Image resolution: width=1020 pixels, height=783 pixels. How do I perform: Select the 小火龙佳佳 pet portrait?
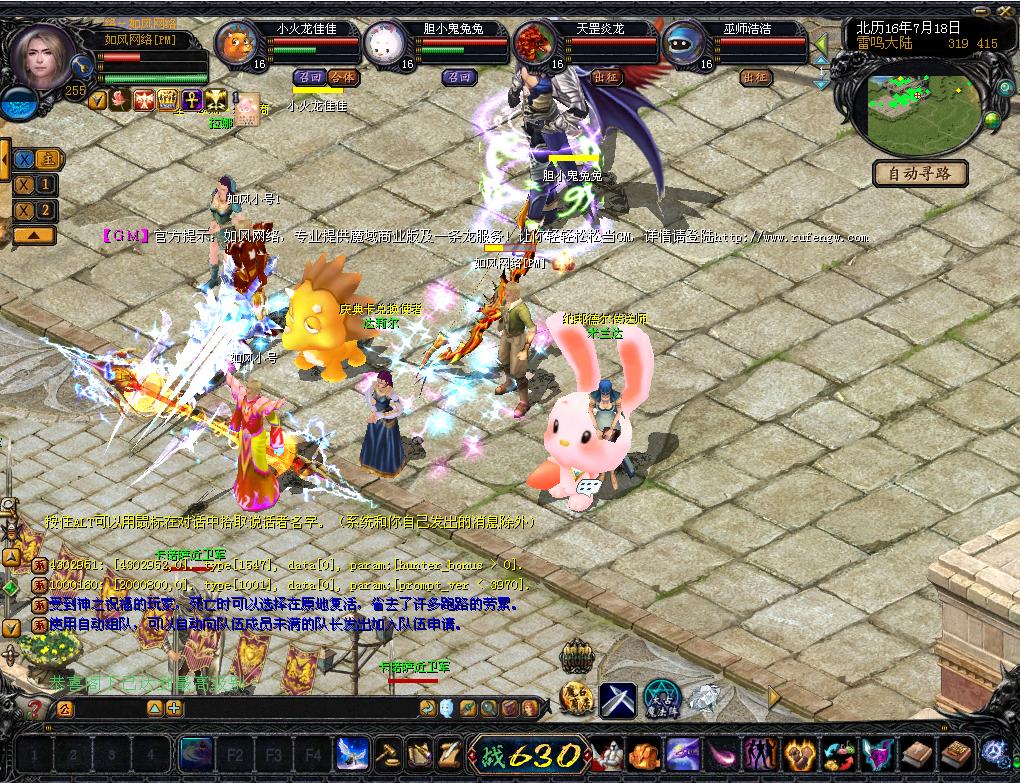tap(236, 43)
